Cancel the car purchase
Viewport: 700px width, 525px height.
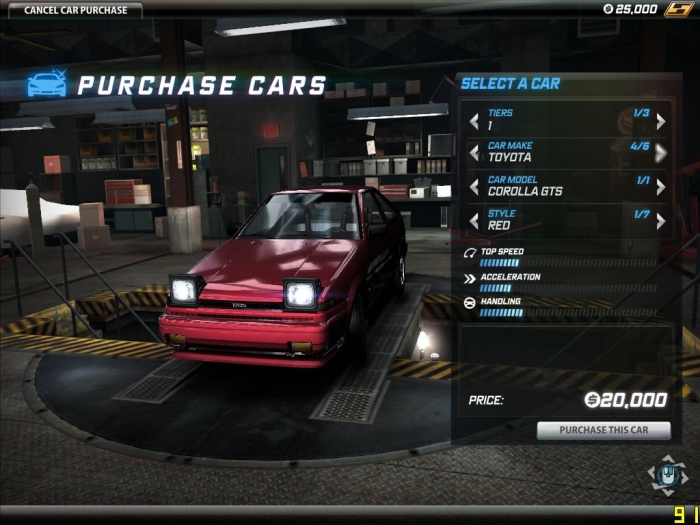(69, 11)
